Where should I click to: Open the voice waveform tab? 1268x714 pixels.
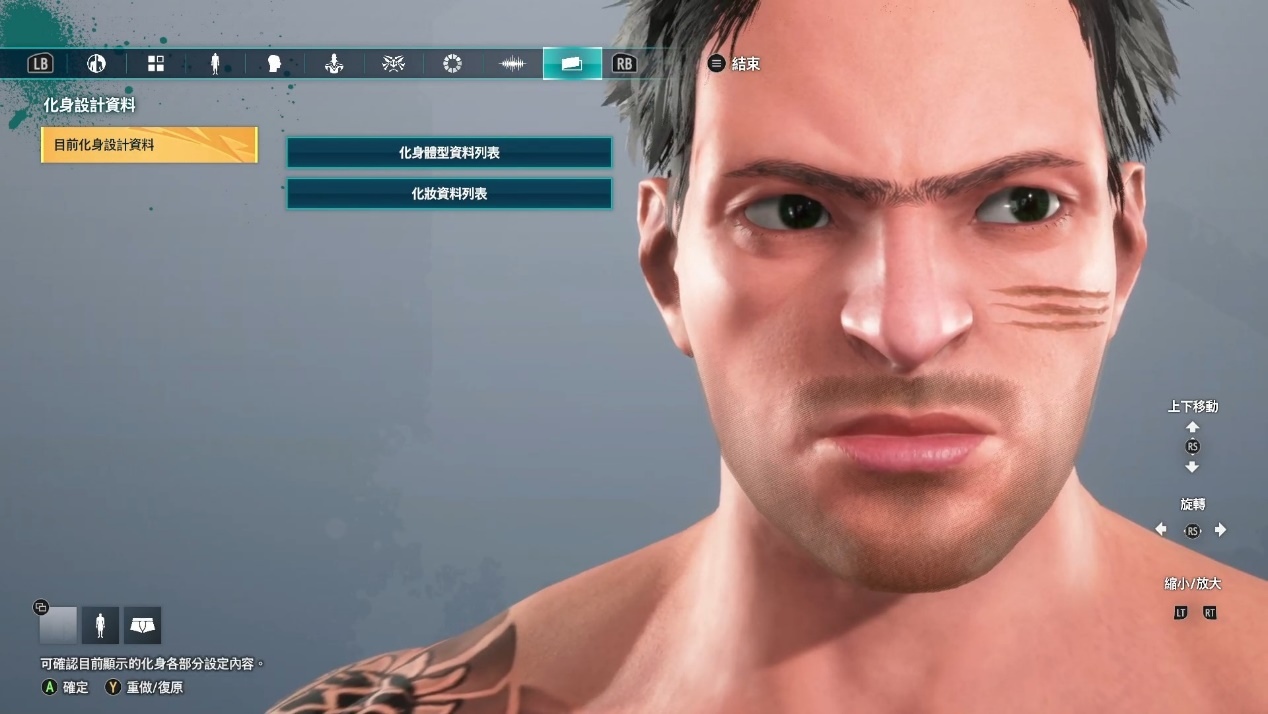point(512,64)
